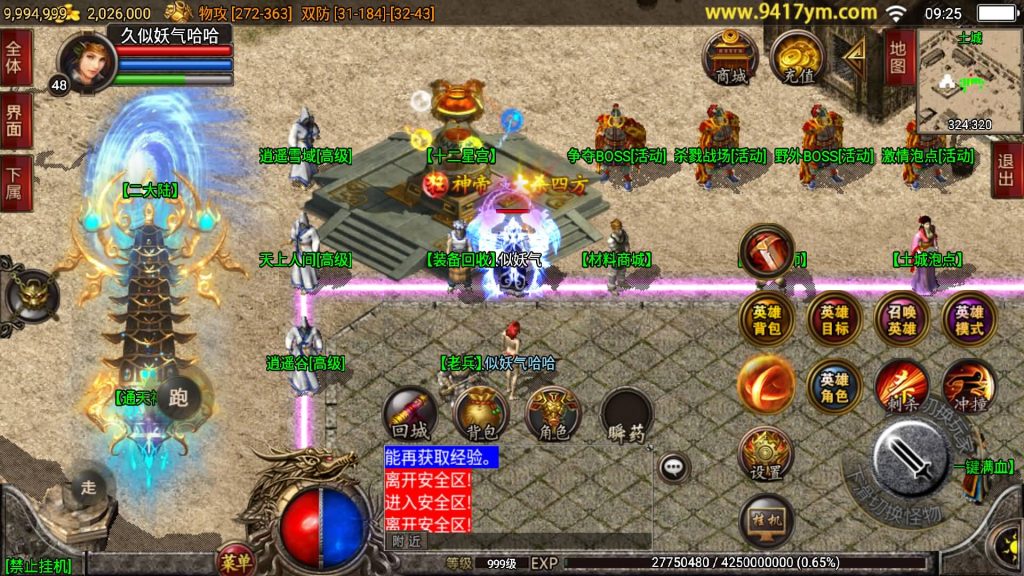Open the 角色 character button
This screenshot has height=576, width=1024.
pos(553,415)
